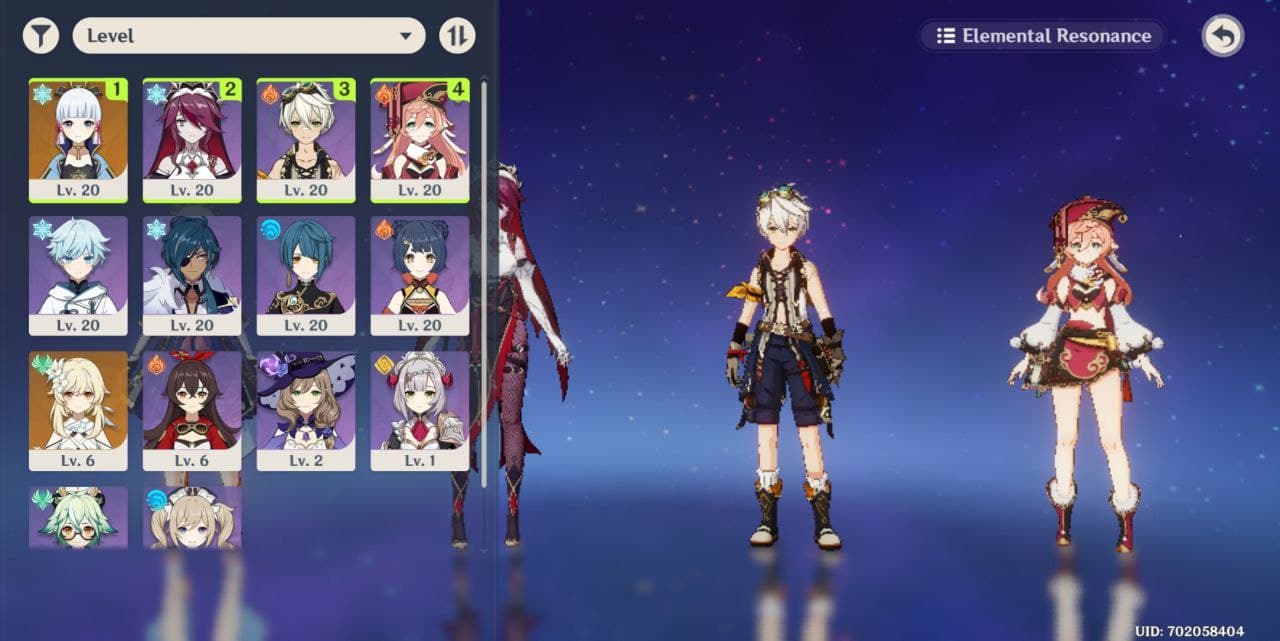Click the back arrow button

click(1222, 37)
